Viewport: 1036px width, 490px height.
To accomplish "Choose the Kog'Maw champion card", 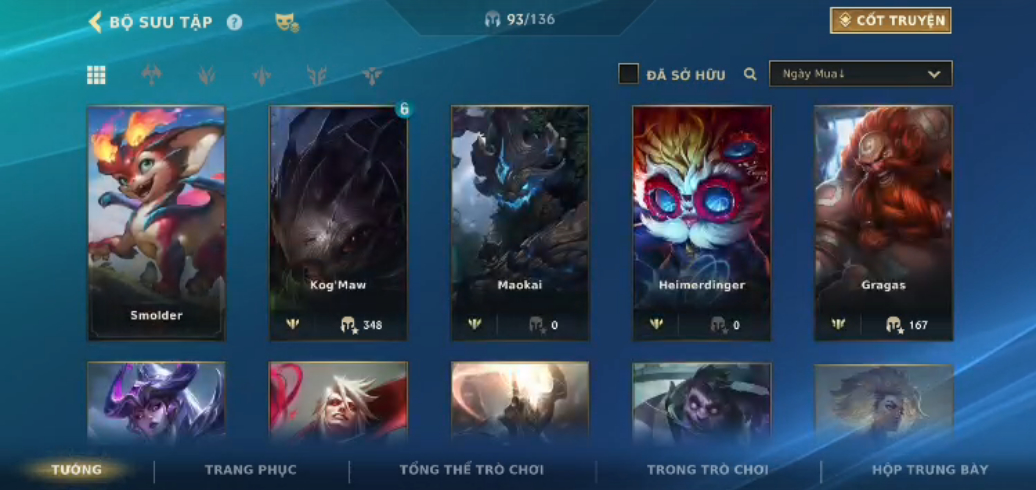I will (x=338, y=222).
